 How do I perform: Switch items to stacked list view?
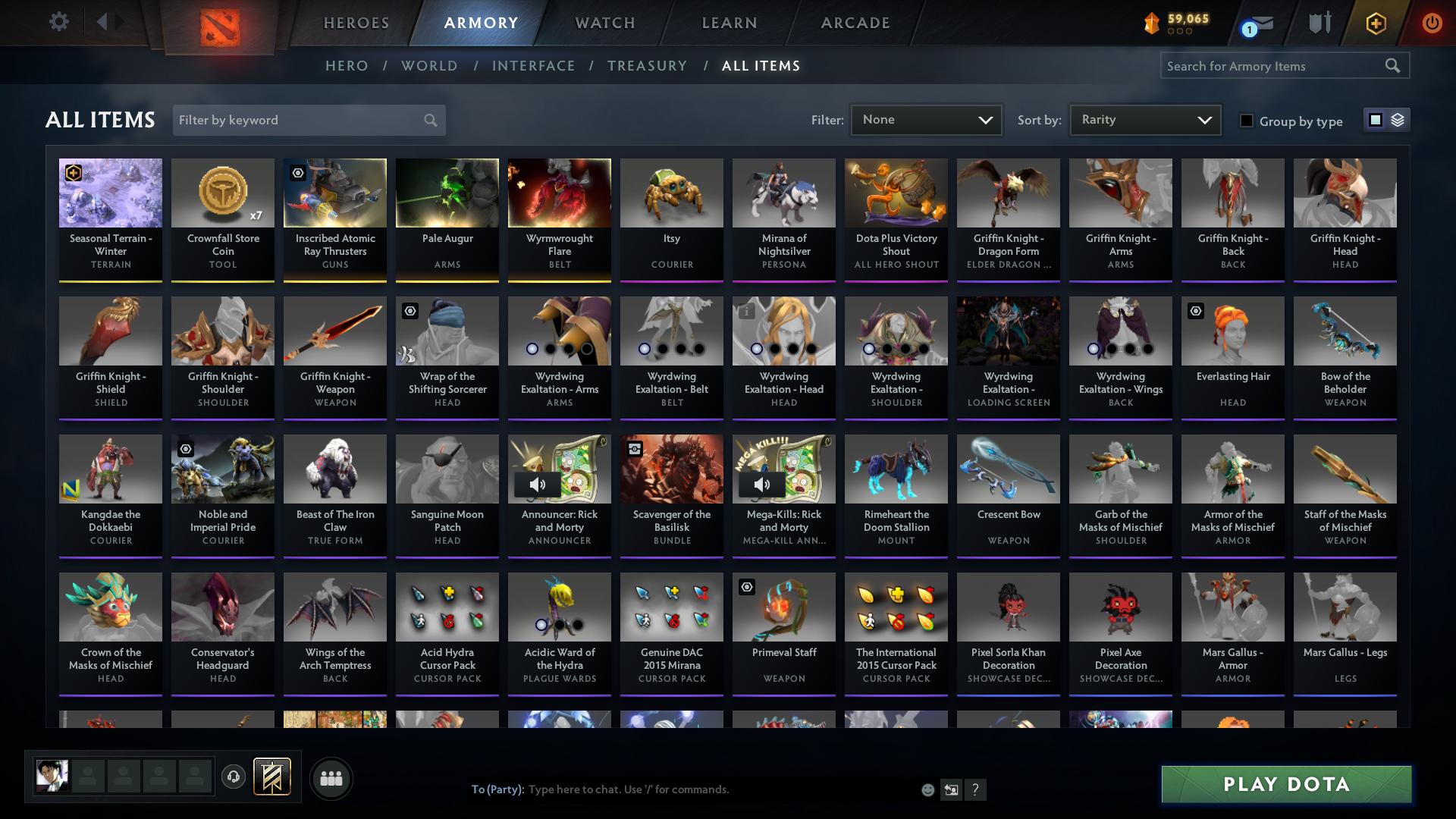click(x=1399, y=119)
